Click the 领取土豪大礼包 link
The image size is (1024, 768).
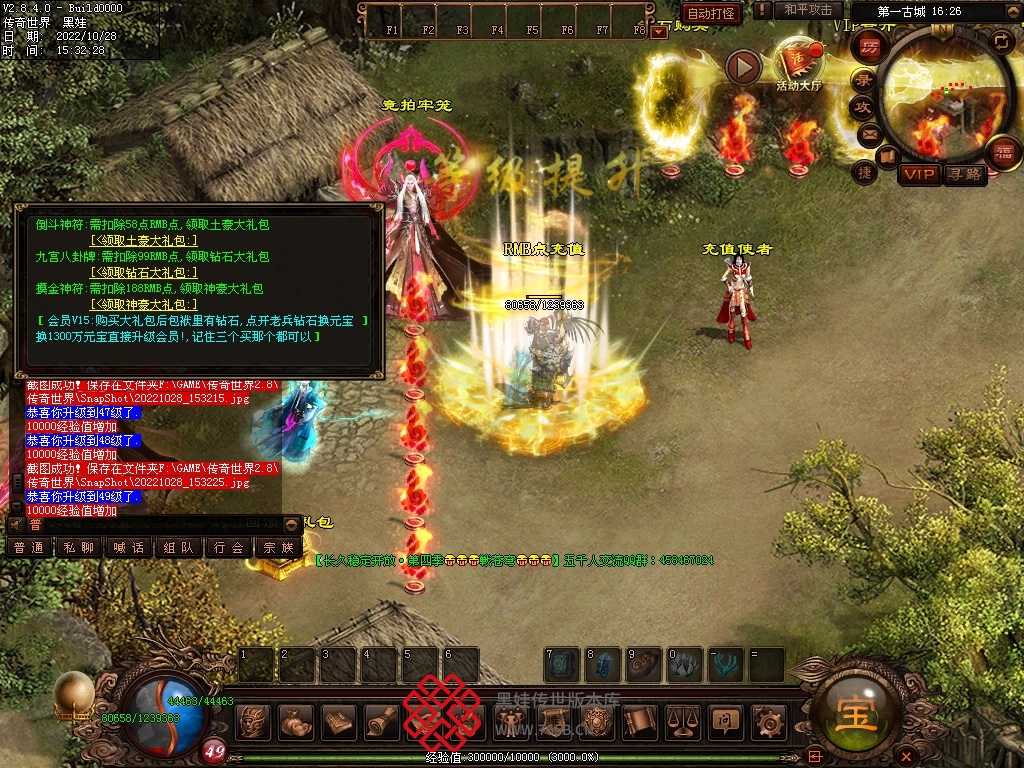coord(144,240)
